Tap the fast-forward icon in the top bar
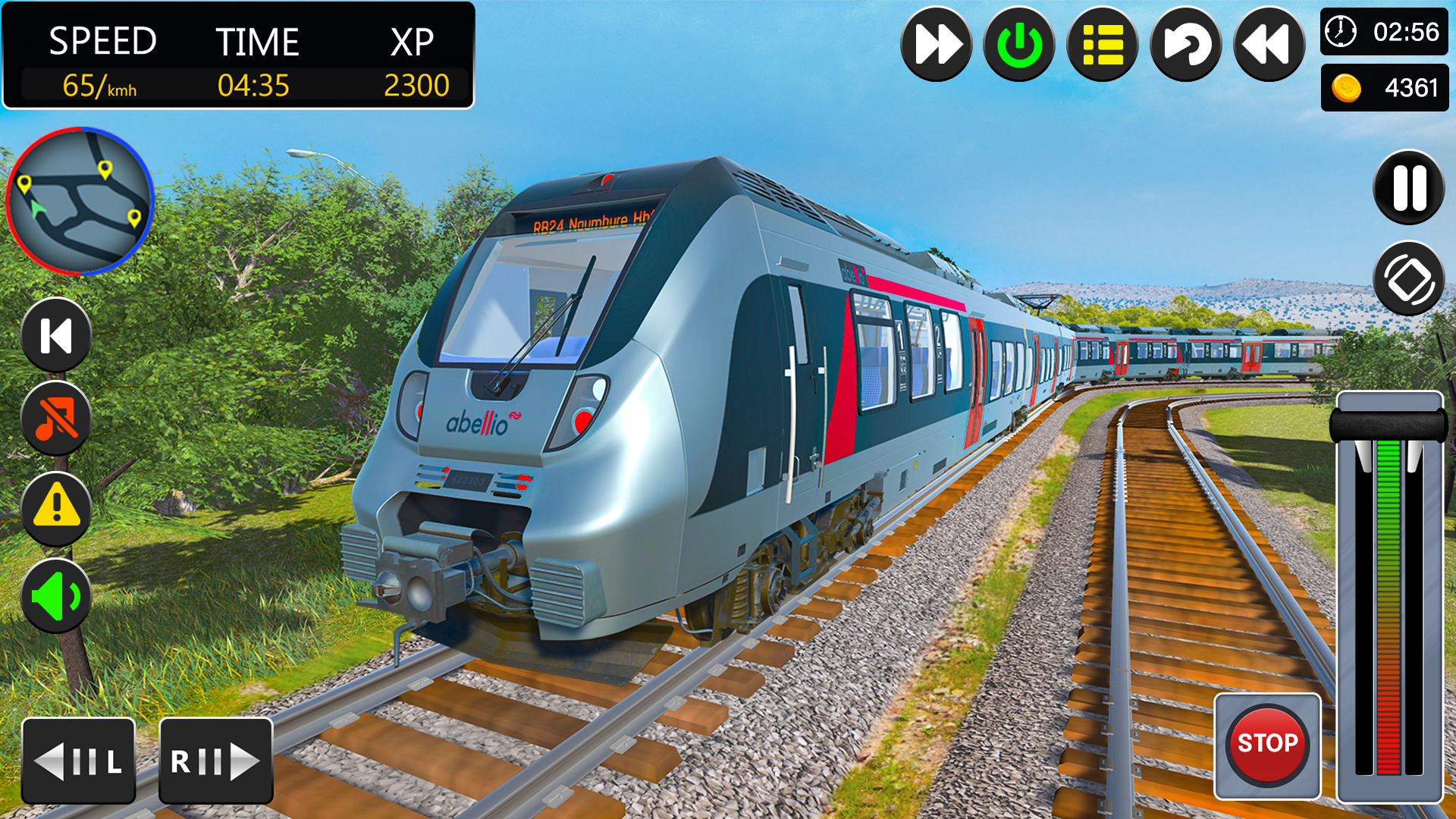The width and height of the screenshot is (1456, 819). 937,44
